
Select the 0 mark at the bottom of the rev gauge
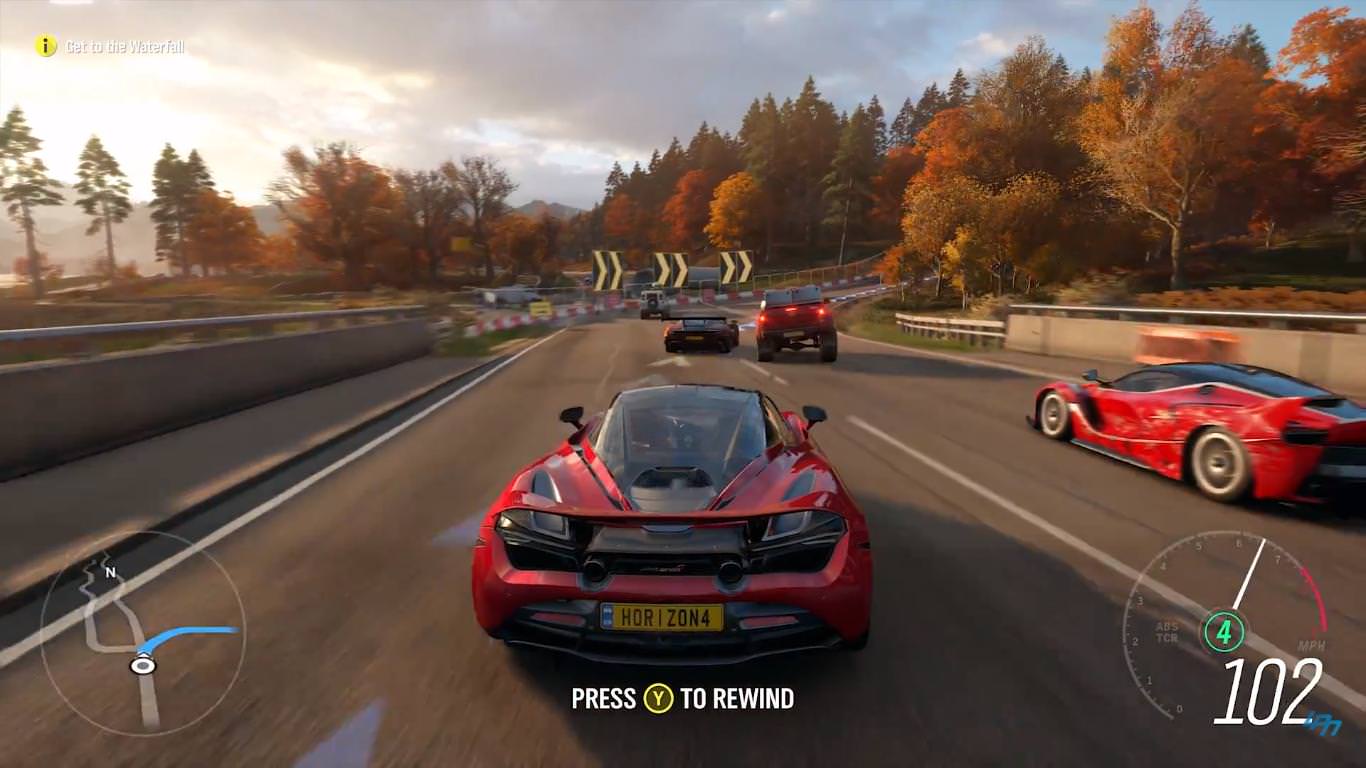click(x=1181, y=707)
